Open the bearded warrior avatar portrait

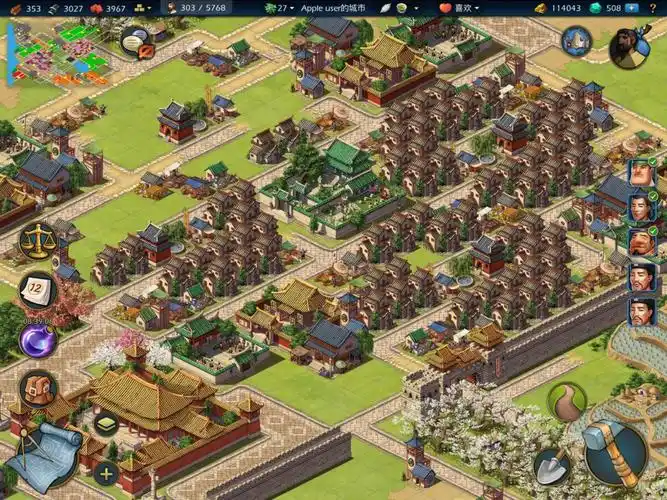pyautogui.click(x=630, y=44)
